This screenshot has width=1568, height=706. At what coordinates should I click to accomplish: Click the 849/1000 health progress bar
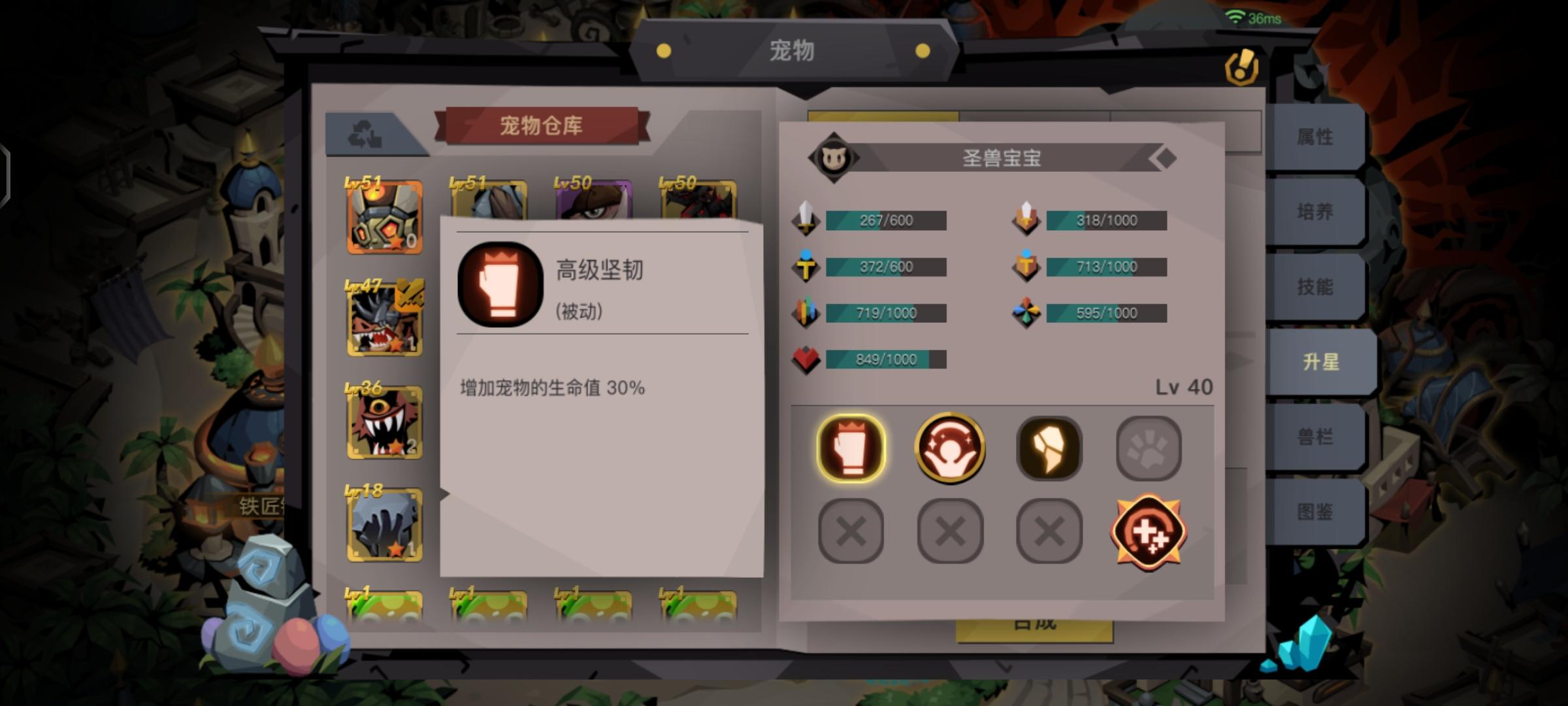885,358
